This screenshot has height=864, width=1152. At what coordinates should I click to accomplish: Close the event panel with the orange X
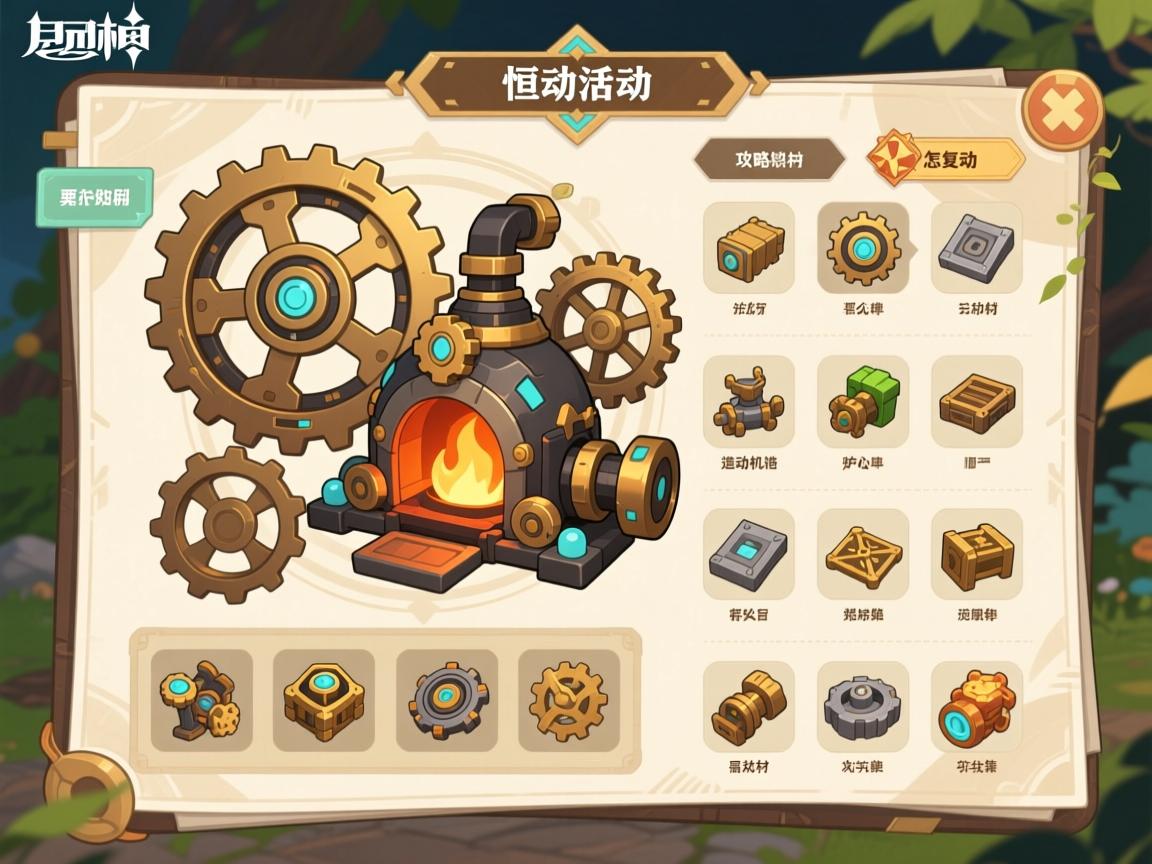tap(1062, 110)
